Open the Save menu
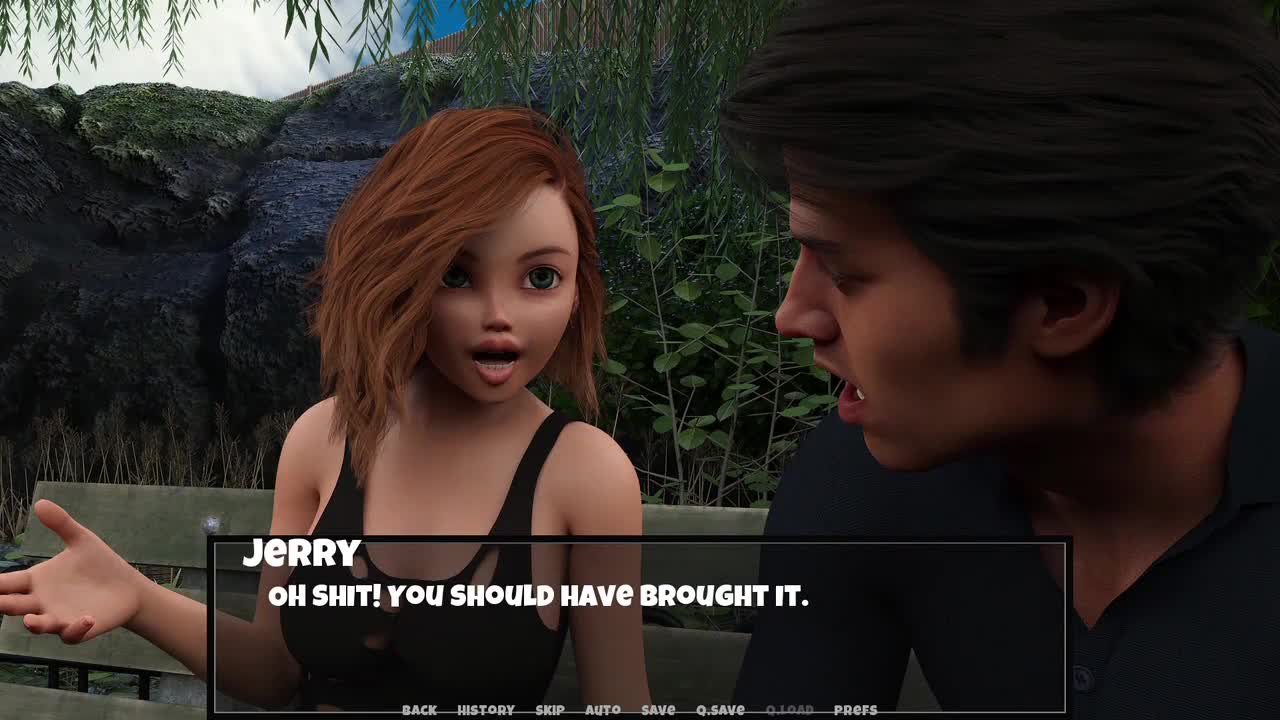 click(x=658, y=710)
